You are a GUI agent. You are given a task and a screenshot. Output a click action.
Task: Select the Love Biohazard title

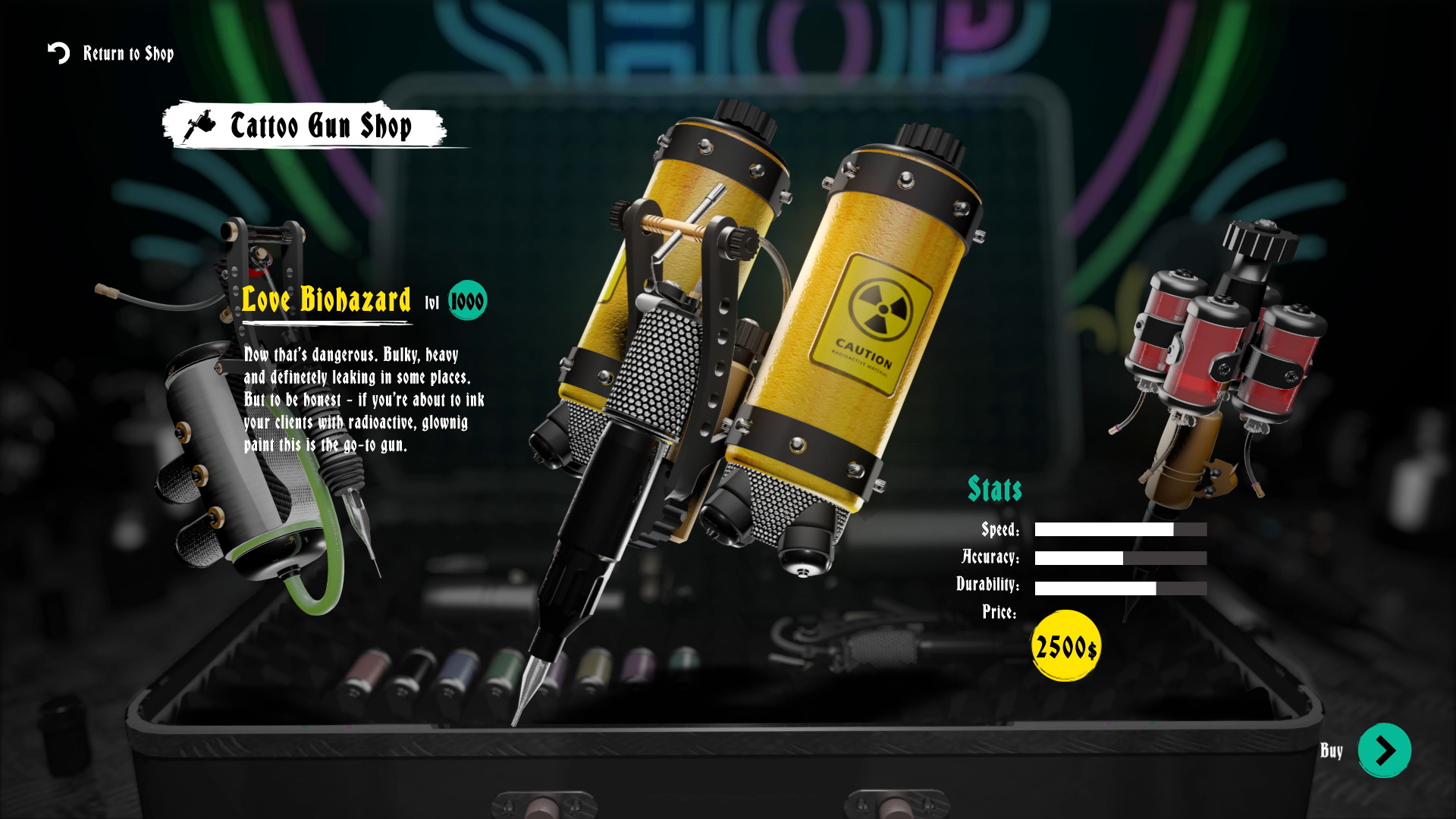[x=326, y=300]
